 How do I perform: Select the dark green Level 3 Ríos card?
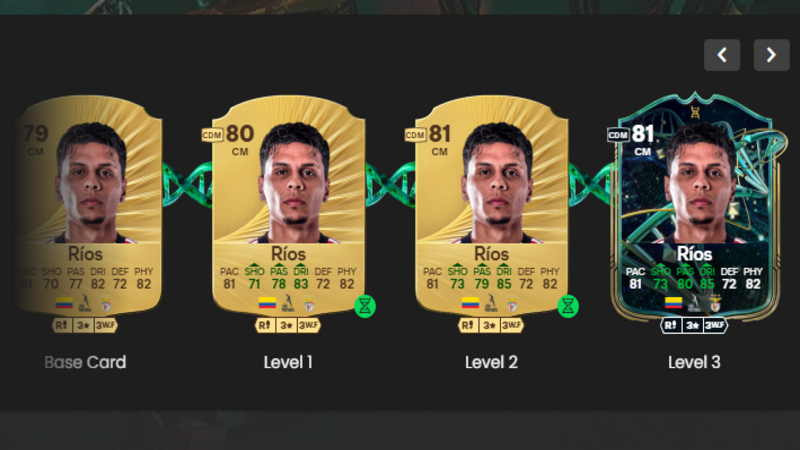click(x=694, y=208)
